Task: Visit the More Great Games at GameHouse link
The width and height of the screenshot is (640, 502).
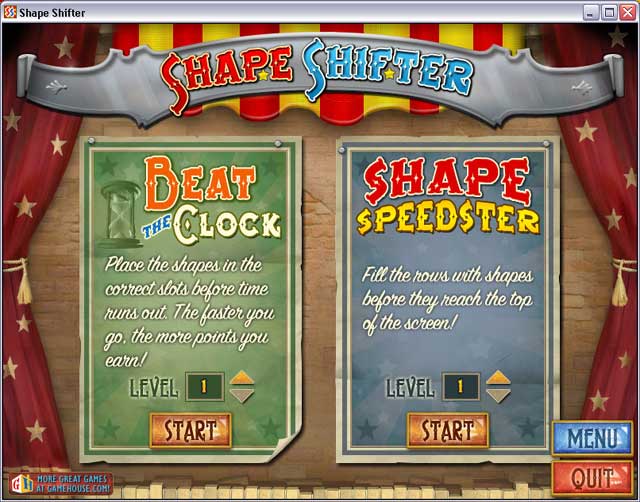Action: (x=57, y=485)
